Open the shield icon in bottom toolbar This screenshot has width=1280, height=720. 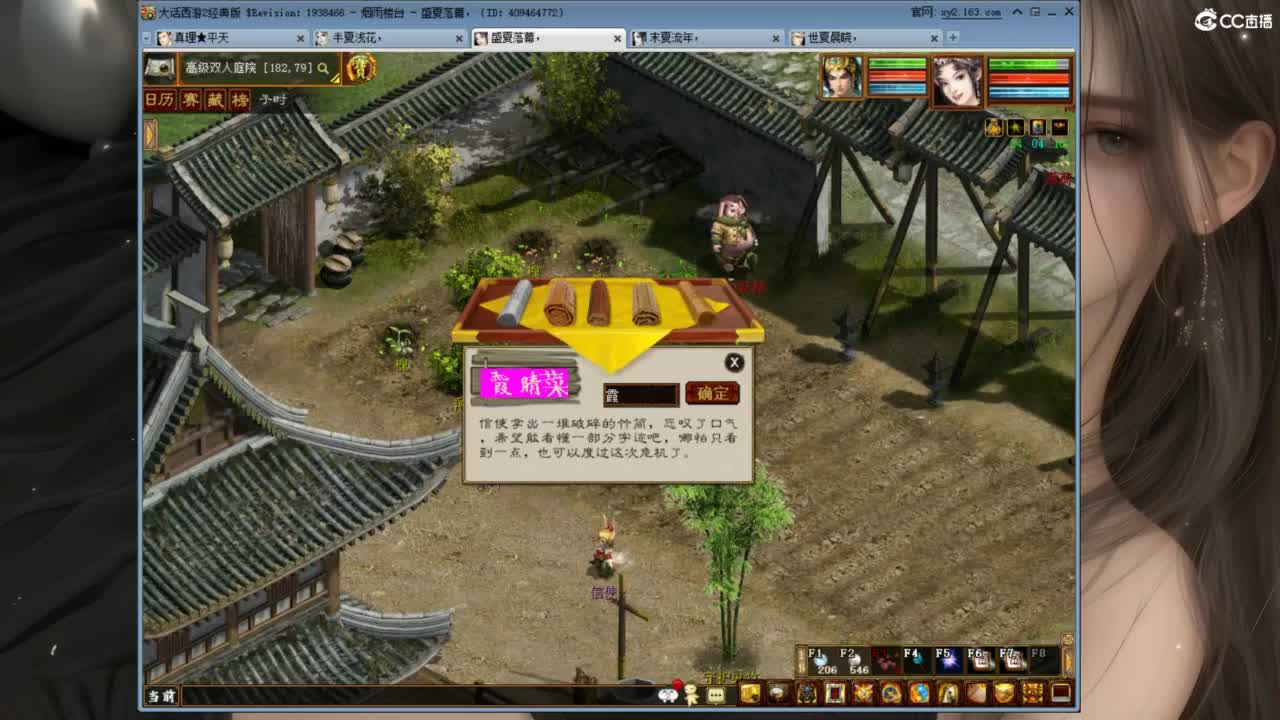coord(1005,694)
